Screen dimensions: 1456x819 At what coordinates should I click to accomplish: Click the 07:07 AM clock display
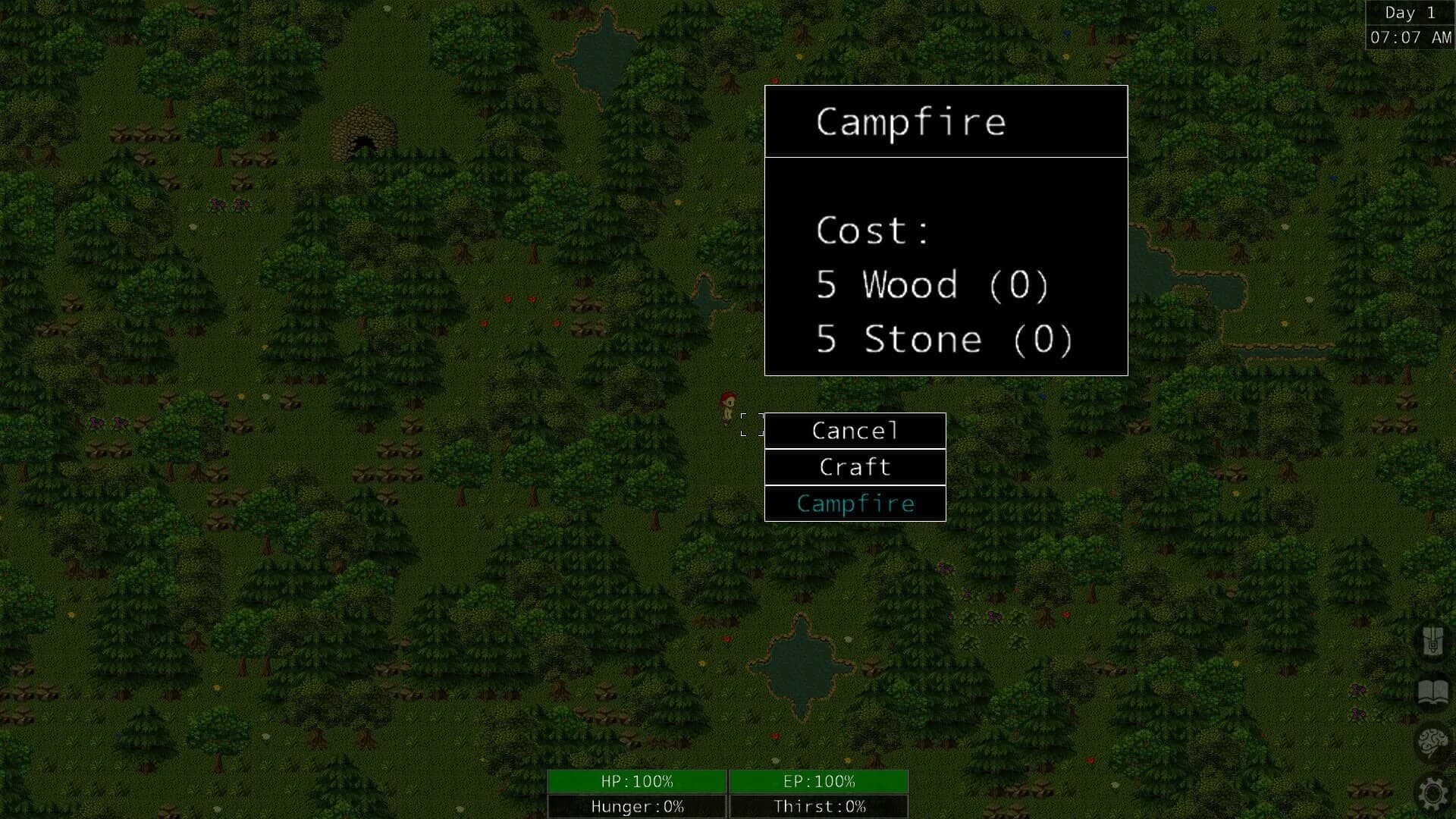(1410, 36)
